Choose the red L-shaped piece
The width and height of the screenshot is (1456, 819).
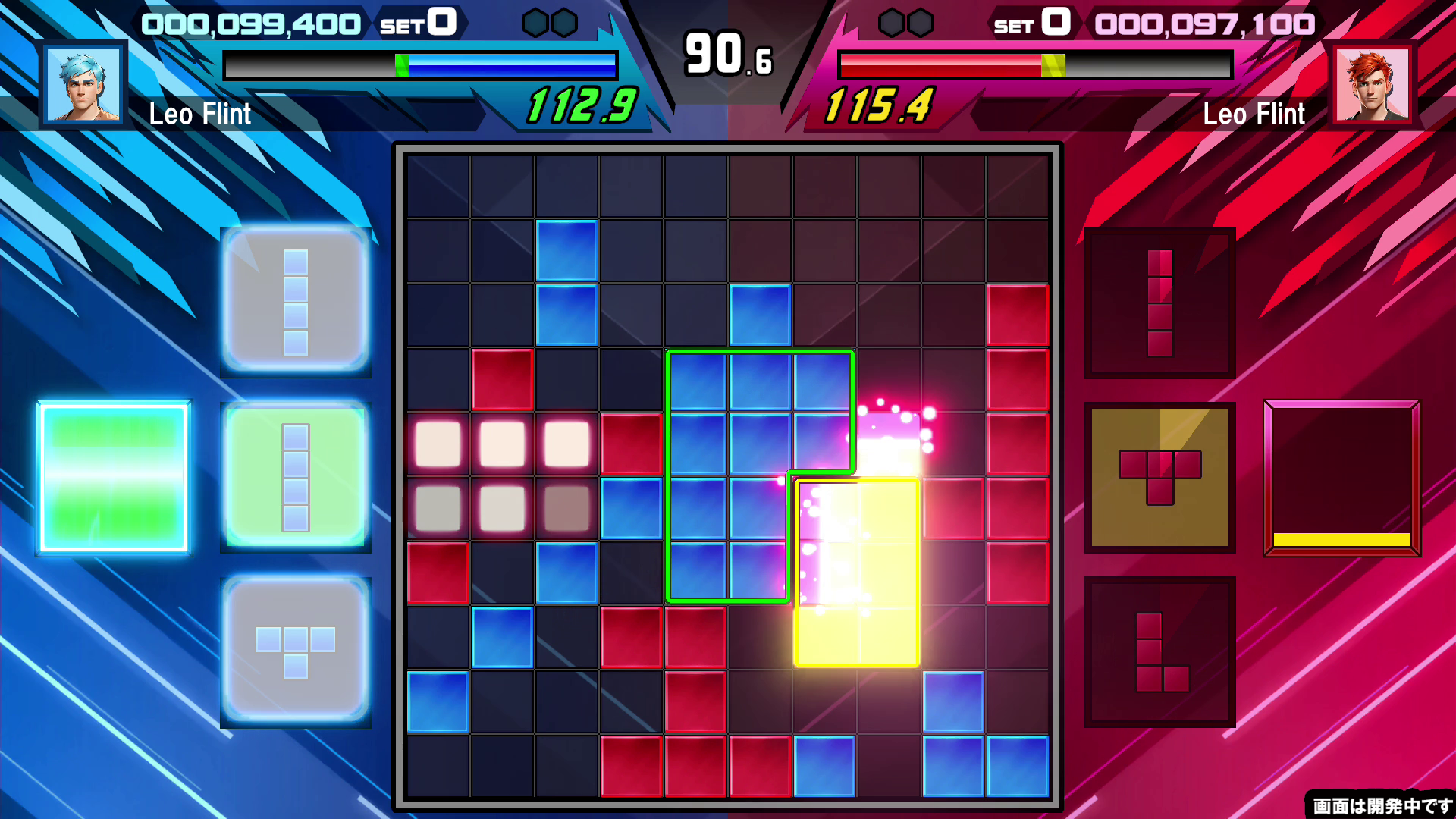pyautogui.click(x=1159, y=651)
